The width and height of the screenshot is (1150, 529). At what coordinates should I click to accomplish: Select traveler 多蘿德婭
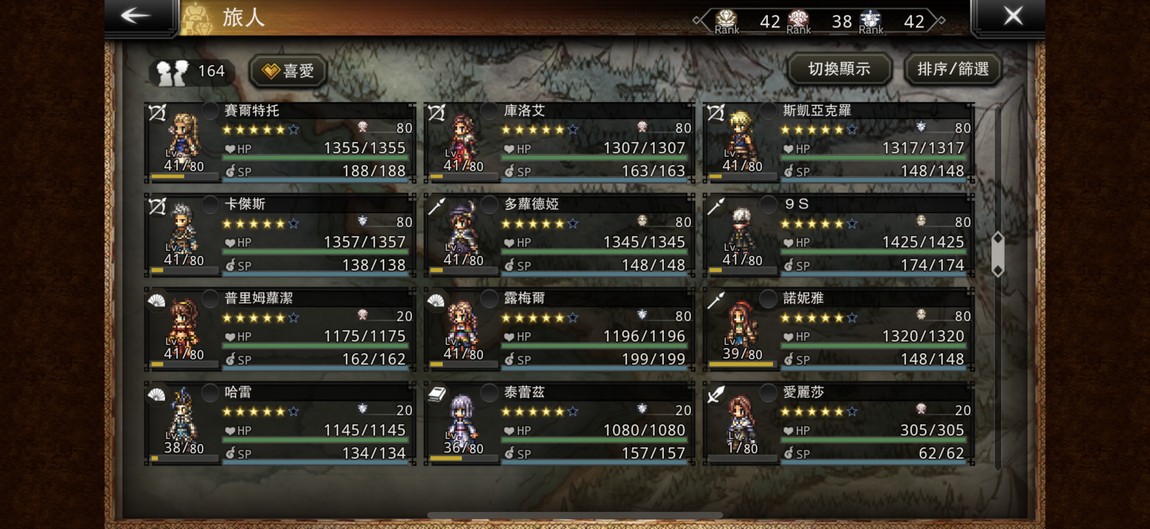(x=559, y=236)
